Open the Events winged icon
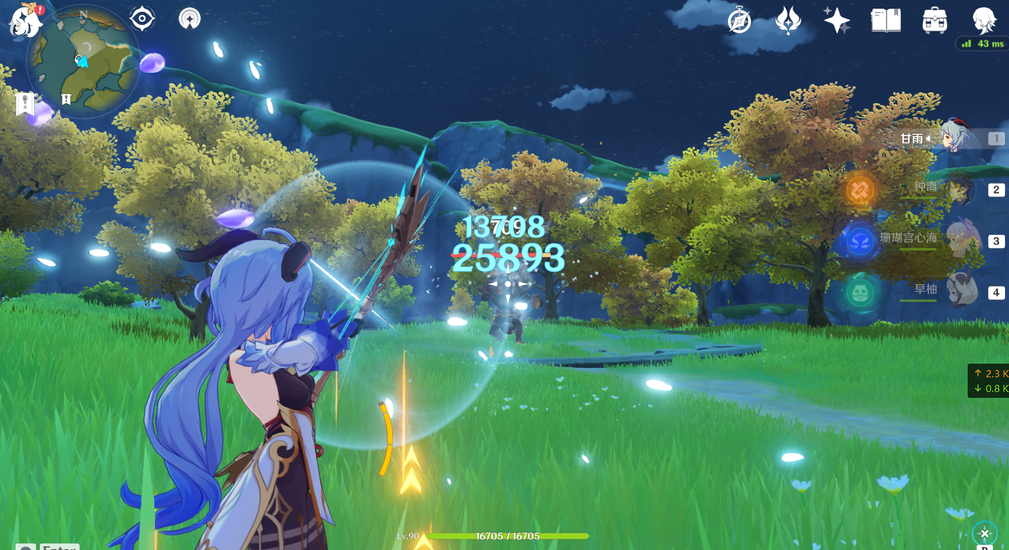1009x550 pixels. click(x=788, y=20)
